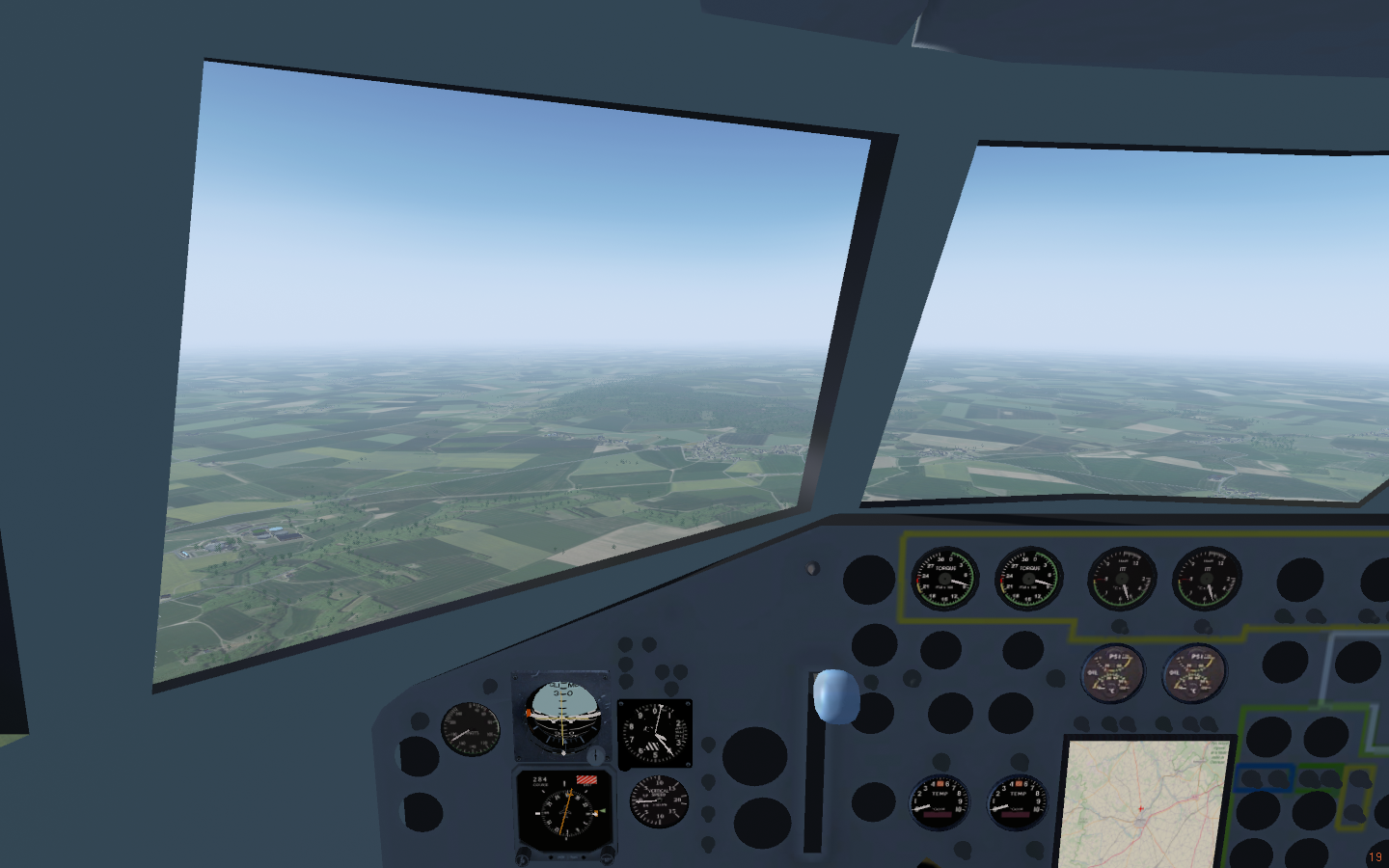Image resolution: width=1389 pixels, height=868 pixels.
Task: Select the altimeter gauge
Action: 654,734
